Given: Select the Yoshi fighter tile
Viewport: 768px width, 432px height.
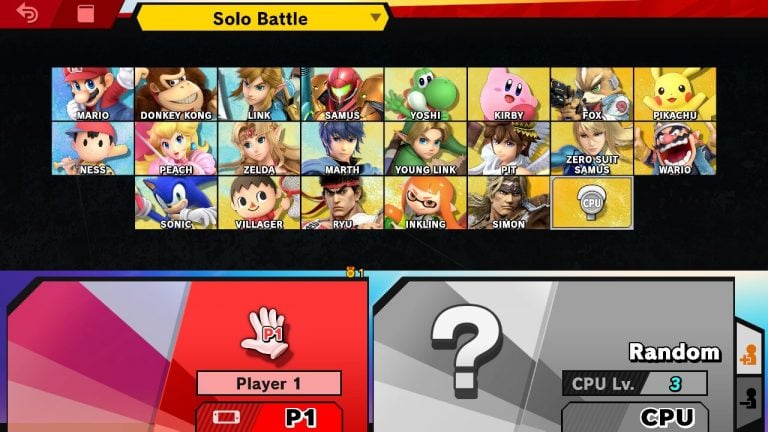Looking at the screenshot, I should [425, 94].
